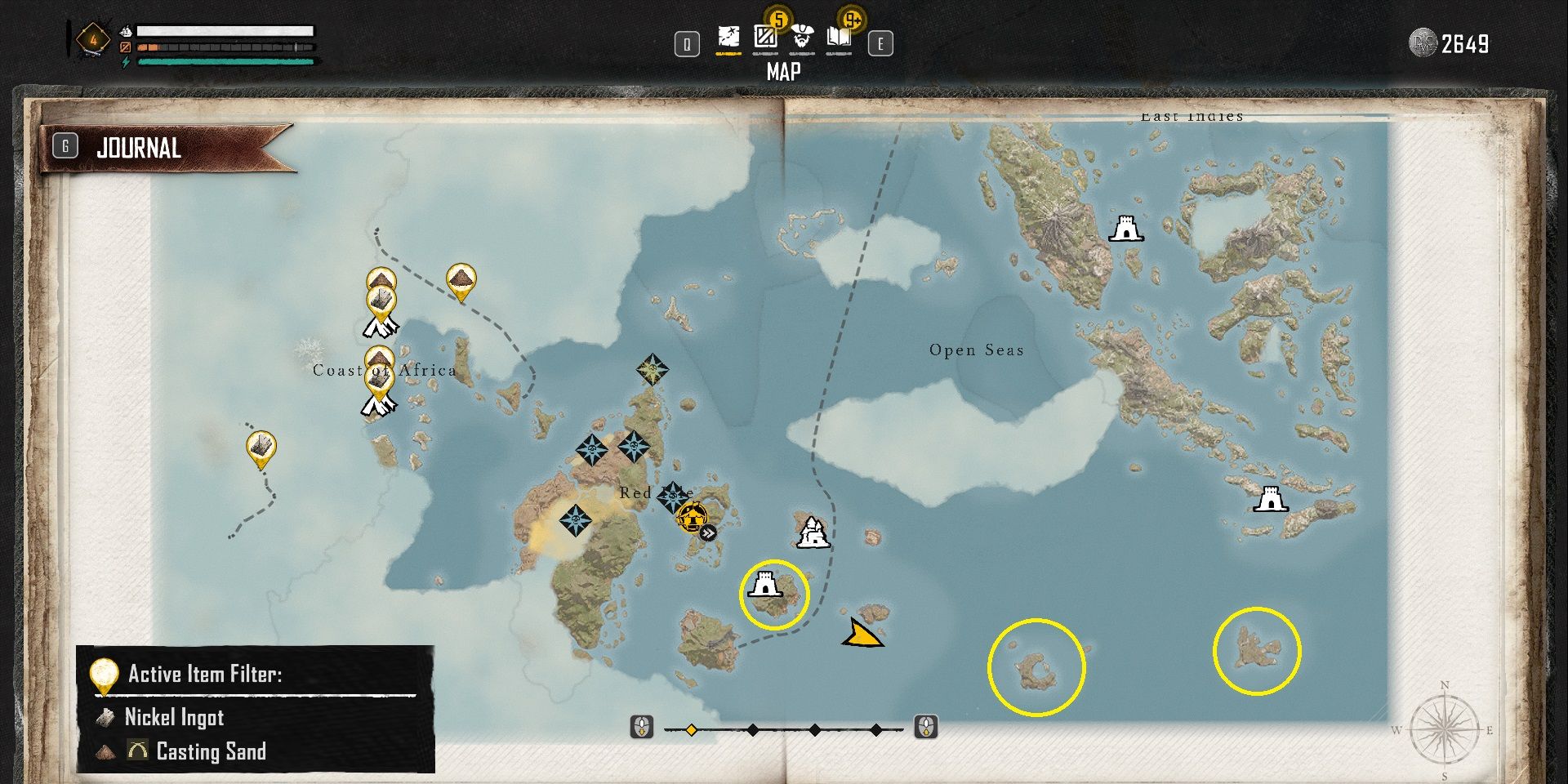Switch to the Map tab icon
Screen dimensions: 1568x784
click(728, 38)
